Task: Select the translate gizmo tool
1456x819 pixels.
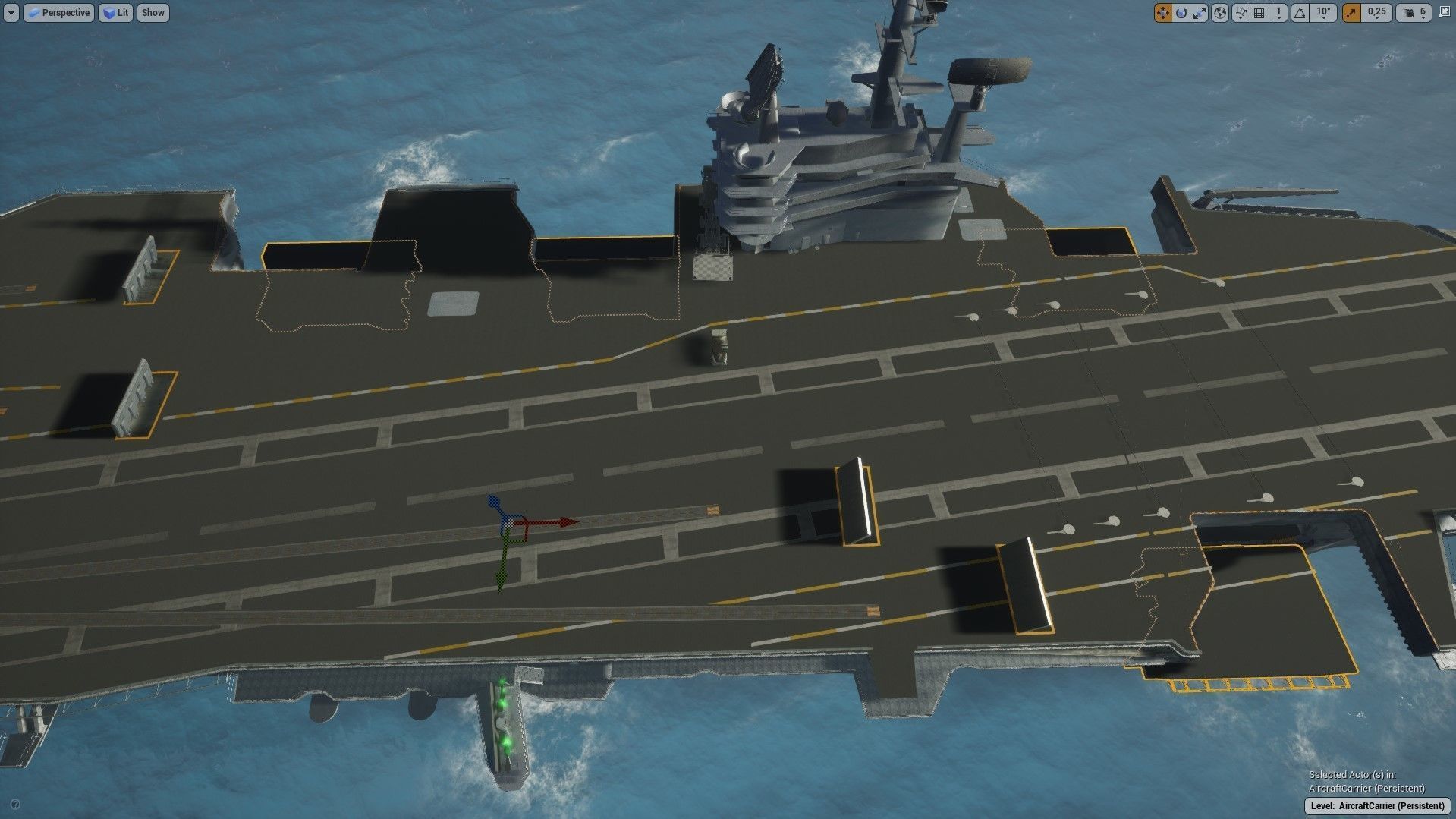Action: 1162,13
